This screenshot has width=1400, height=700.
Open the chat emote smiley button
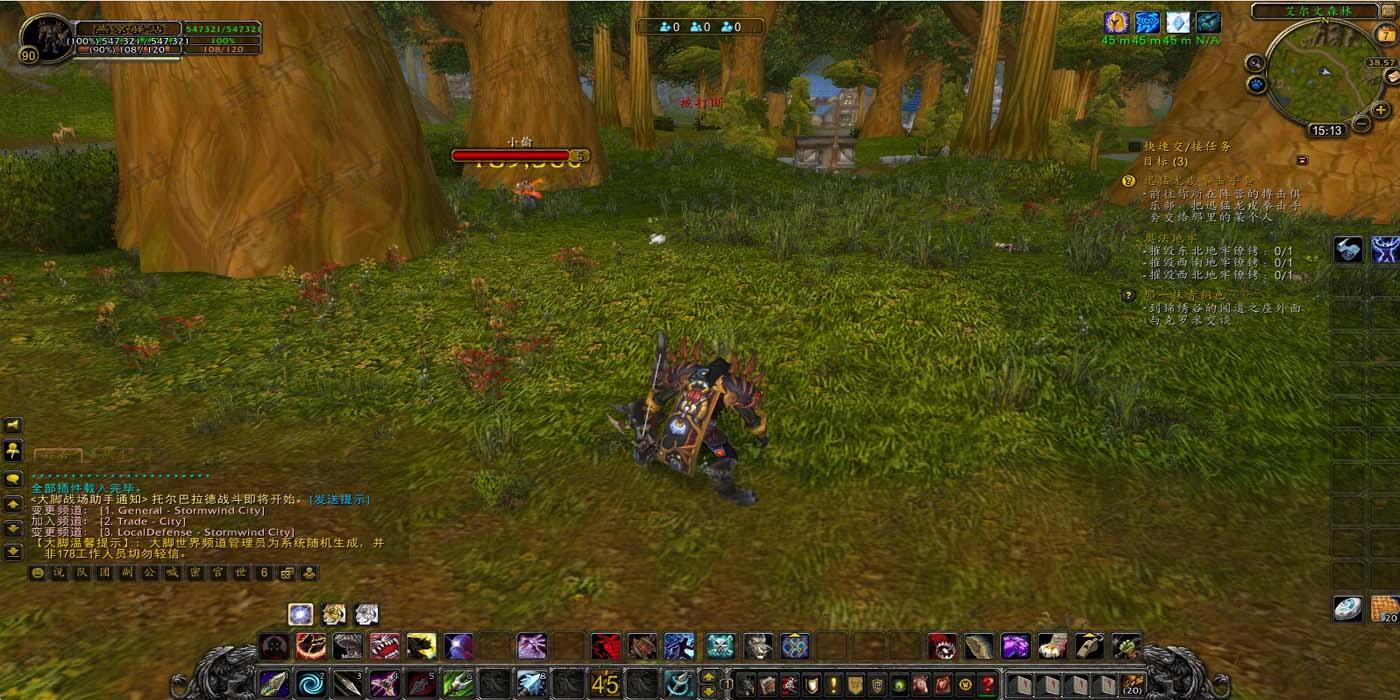(38, 573)
